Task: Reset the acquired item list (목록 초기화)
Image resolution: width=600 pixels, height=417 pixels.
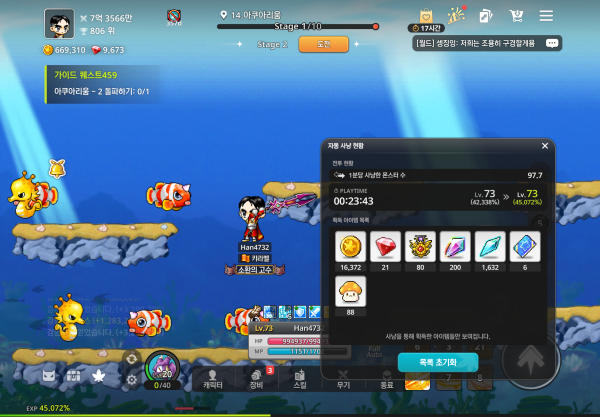Action: 437,361
